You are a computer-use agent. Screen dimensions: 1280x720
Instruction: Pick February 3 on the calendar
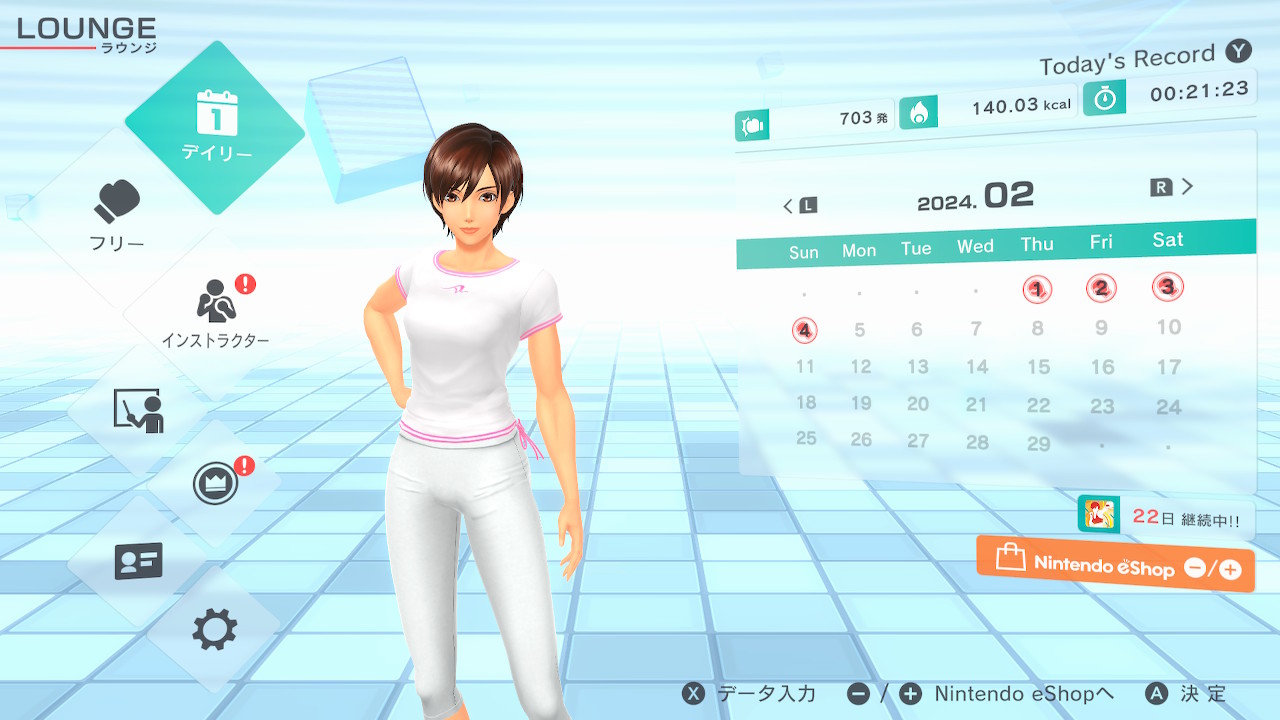1167,287
